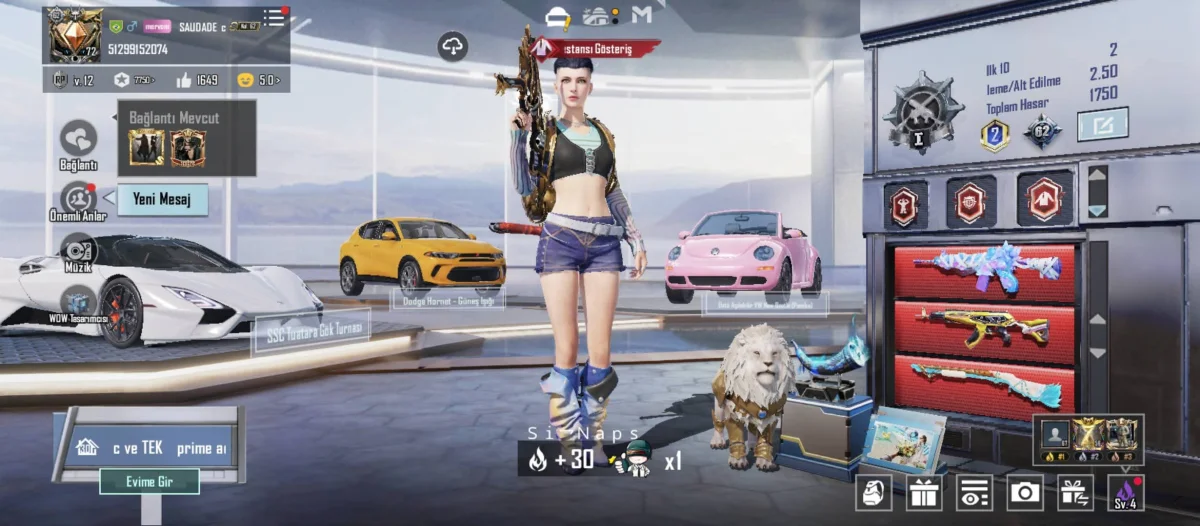1200x526 pixels.
Task: Click the cloud download icon
Action: (x=453, y=46)
